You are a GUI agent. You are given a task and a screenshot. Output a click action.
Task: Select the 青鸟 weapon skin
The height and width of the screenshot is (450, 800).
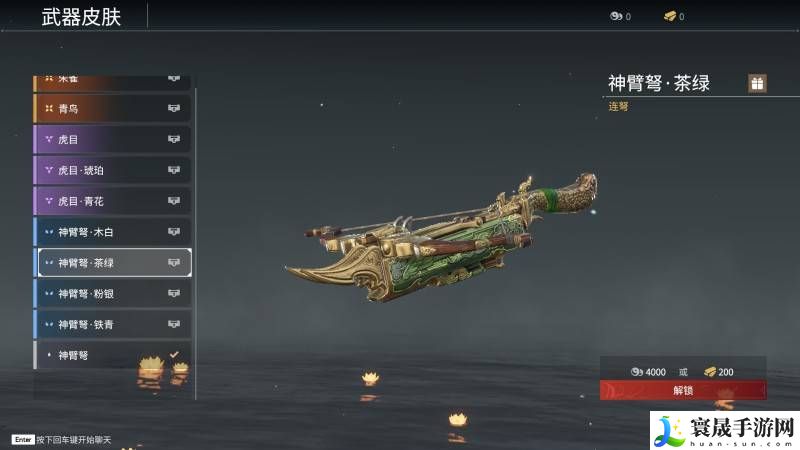pos(112,108)
